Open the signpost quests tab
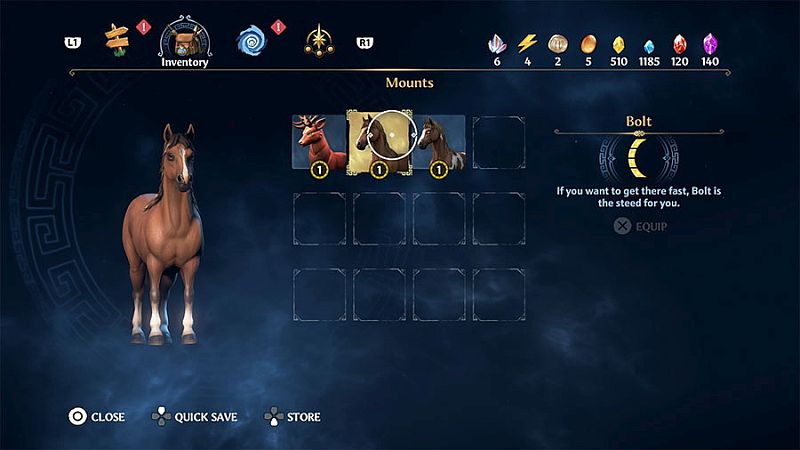The height and width of the screenshot is (450, 800). [x=118, y=40]
